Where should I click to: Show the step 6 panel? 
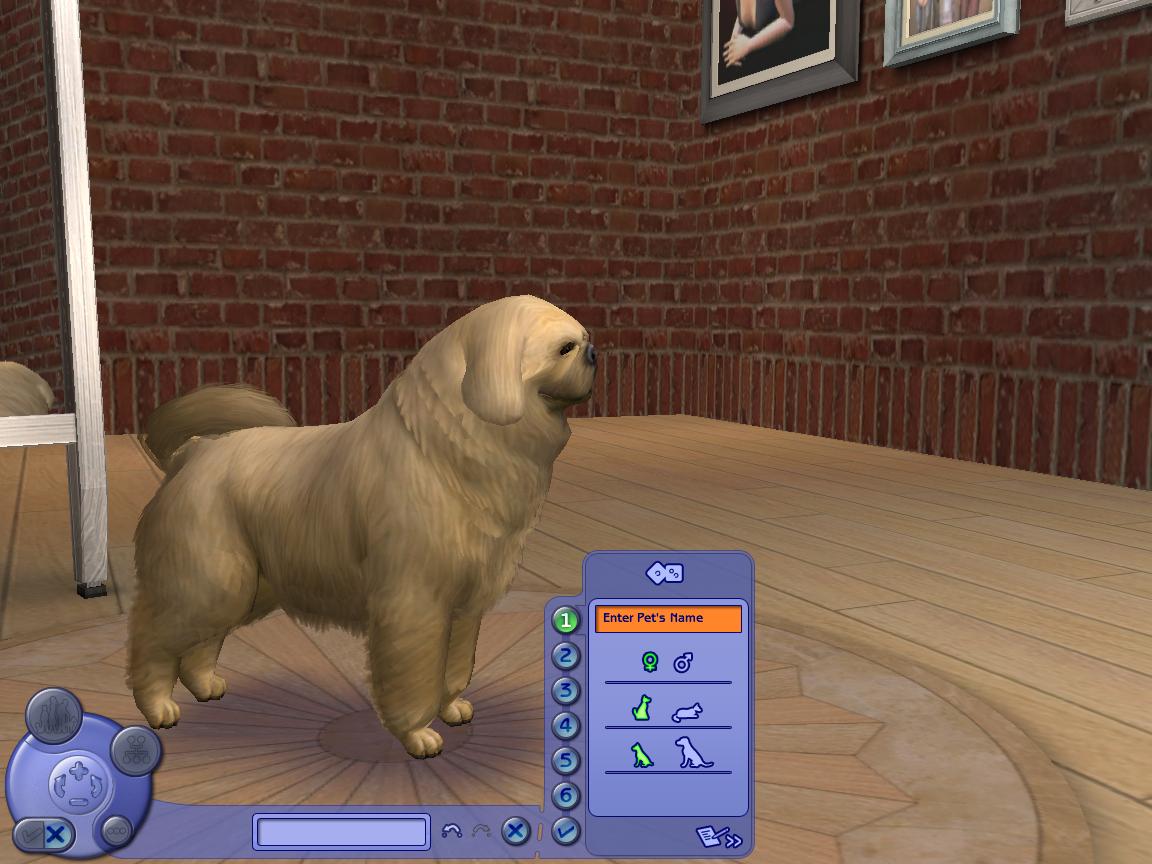click(x=566, y=796)
